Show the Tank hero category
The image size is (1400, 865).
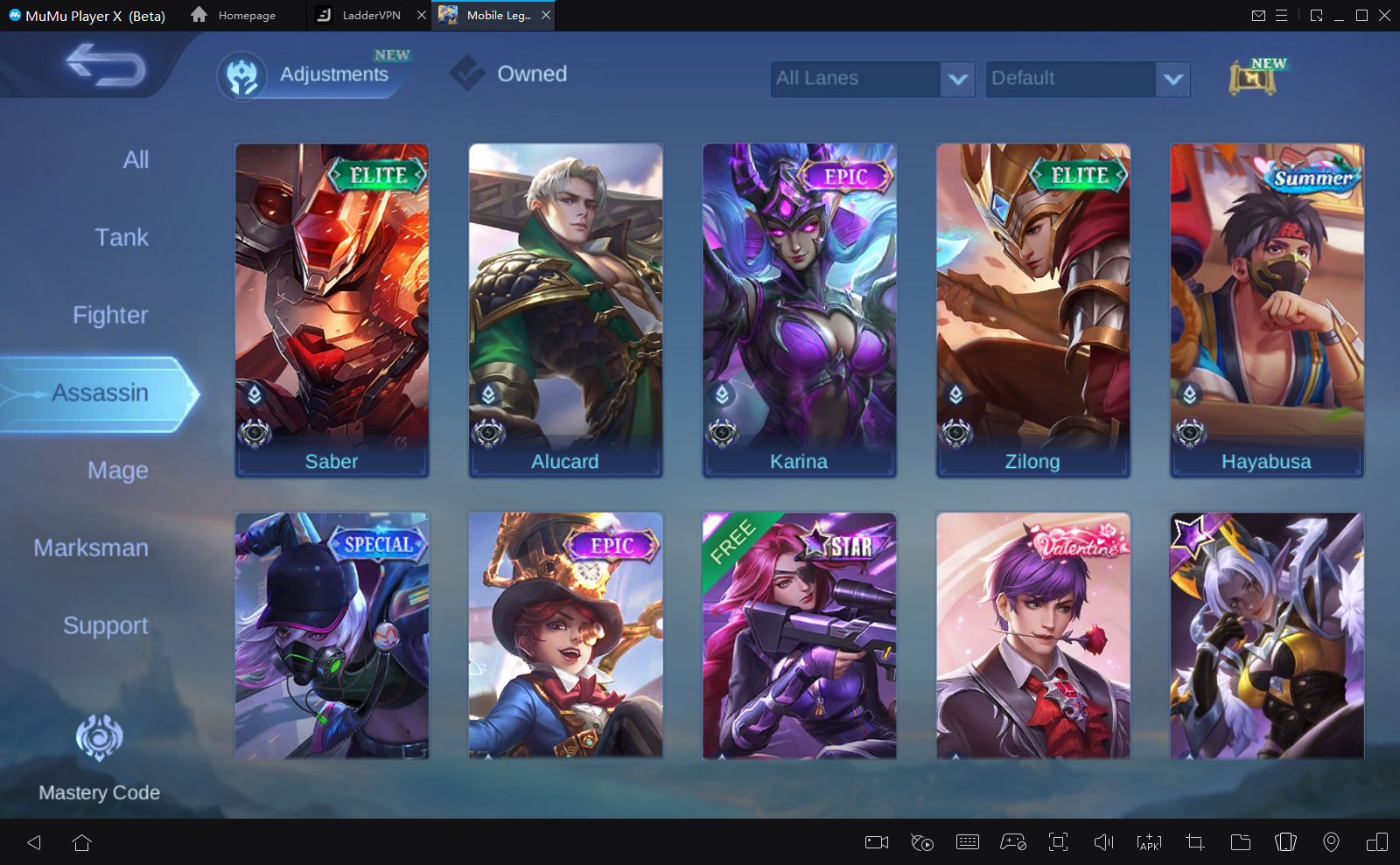(122, 238)
